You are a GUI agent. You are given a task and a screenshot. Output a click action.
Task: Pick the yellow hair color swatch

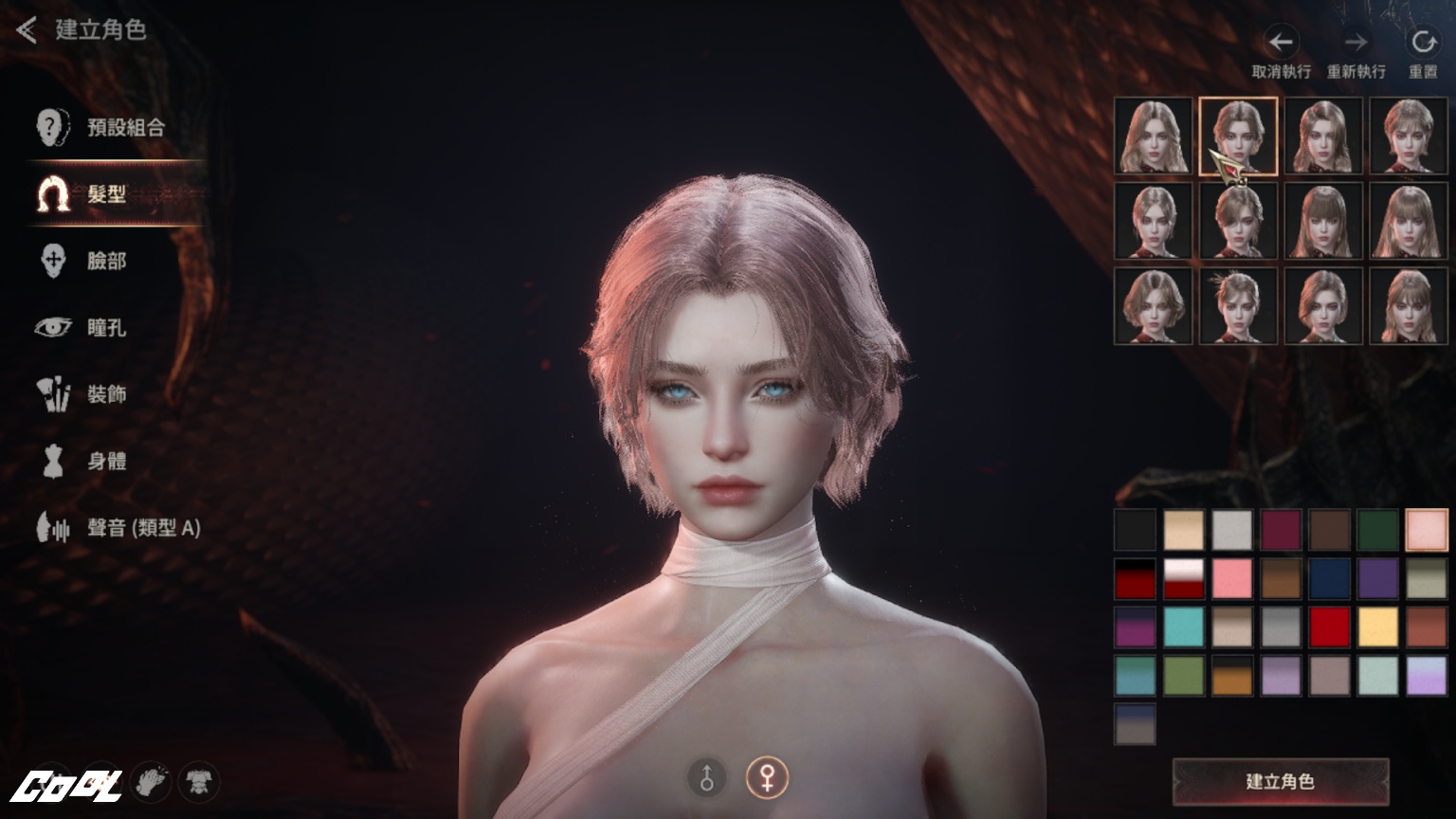[x=1377, y=627]
